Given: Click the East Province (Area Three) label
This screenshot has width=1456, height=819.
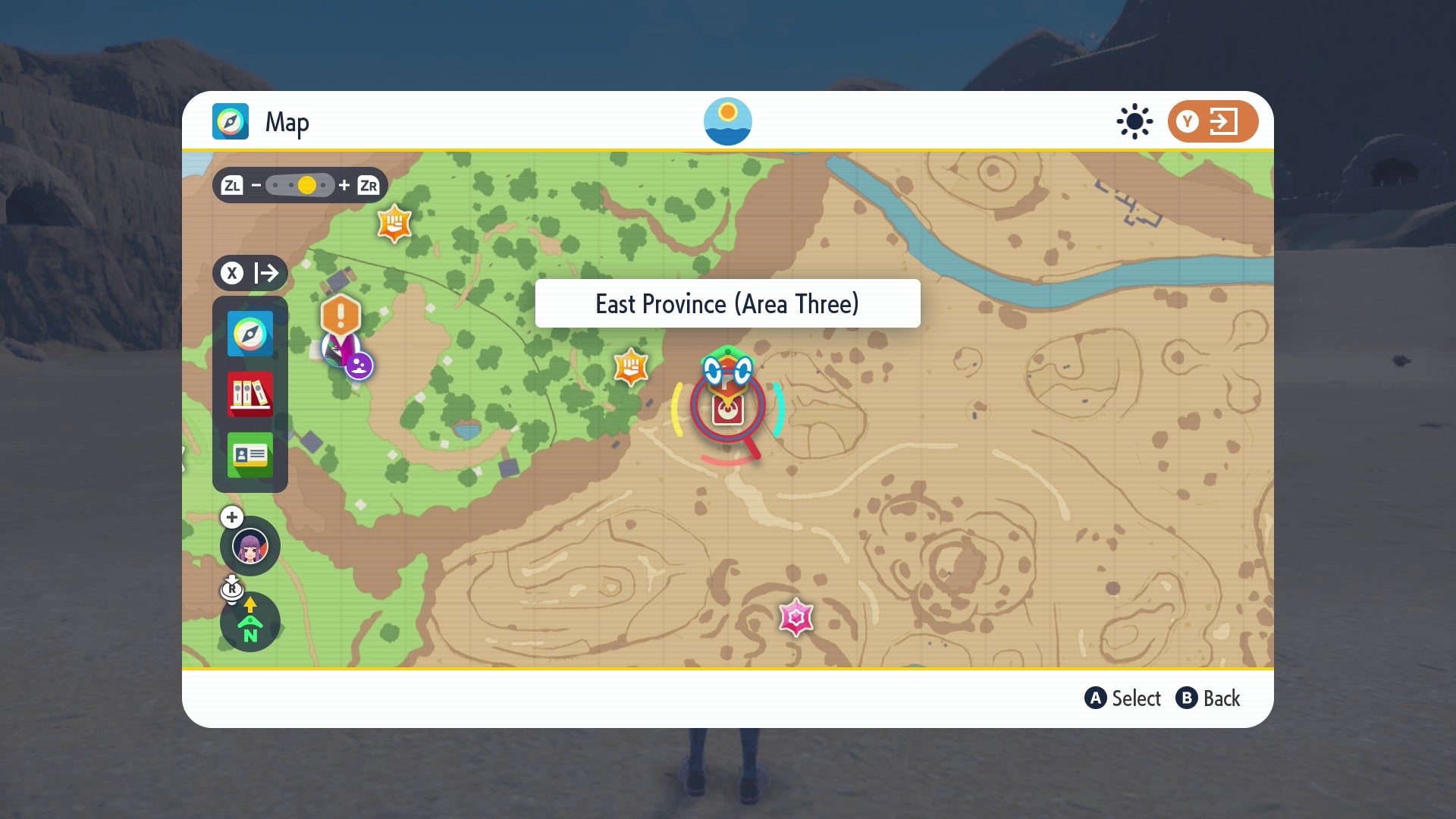Looking at the screenshot, I should tap(727, 303).
